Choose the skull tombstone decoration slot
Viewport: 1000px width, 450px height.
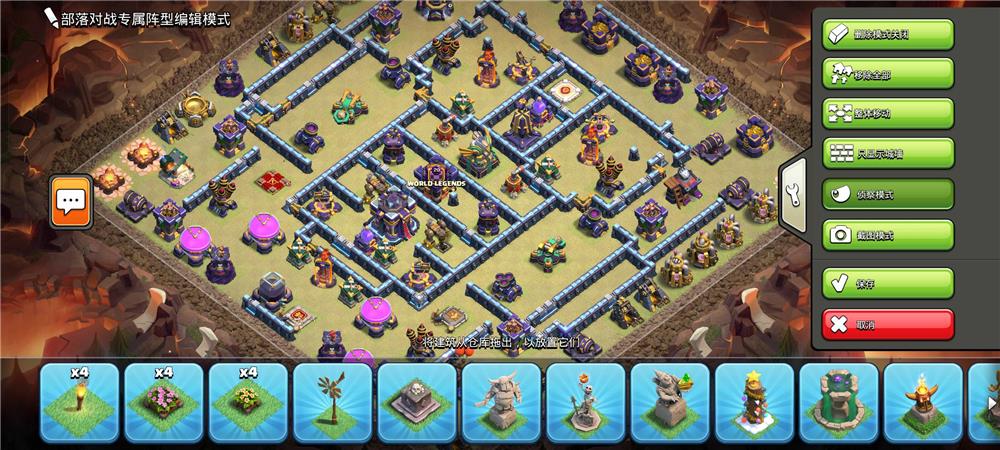tap(417, 402)
